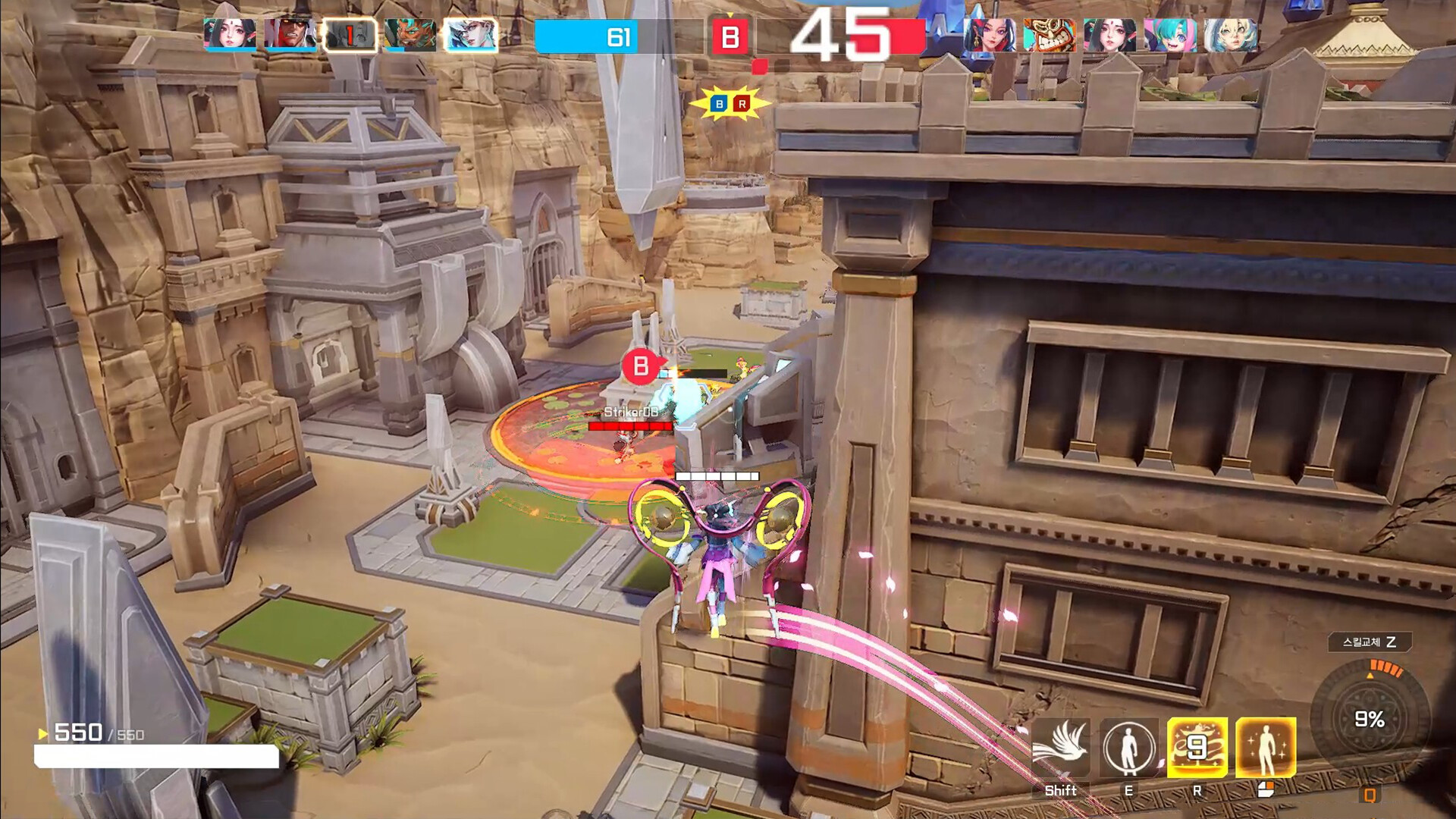Click the B objective marker above the enemy
Image resolution: width=1456 pixels, height=819 pixels.
(641, 366)
